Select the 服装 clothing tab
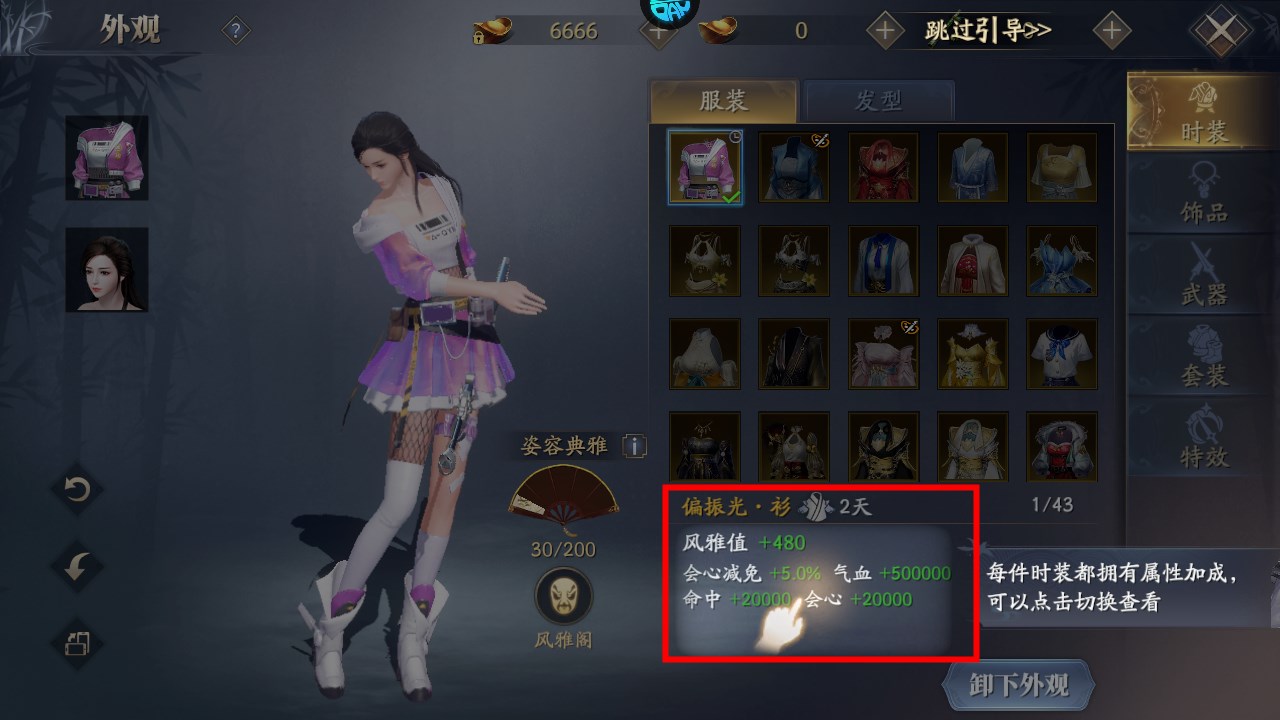 723,100
